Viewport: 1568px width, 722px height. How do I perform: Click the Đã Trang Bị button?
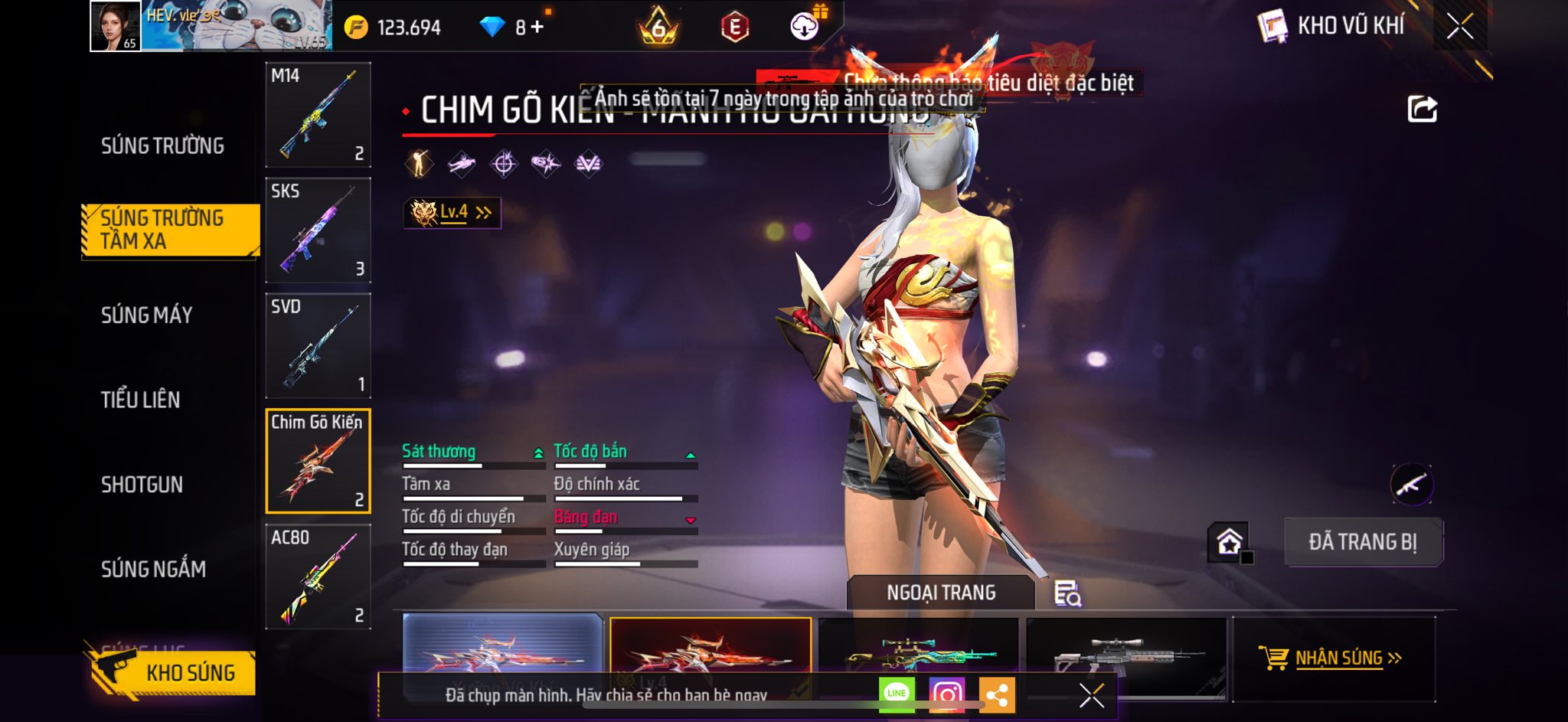coord(1363,542)
